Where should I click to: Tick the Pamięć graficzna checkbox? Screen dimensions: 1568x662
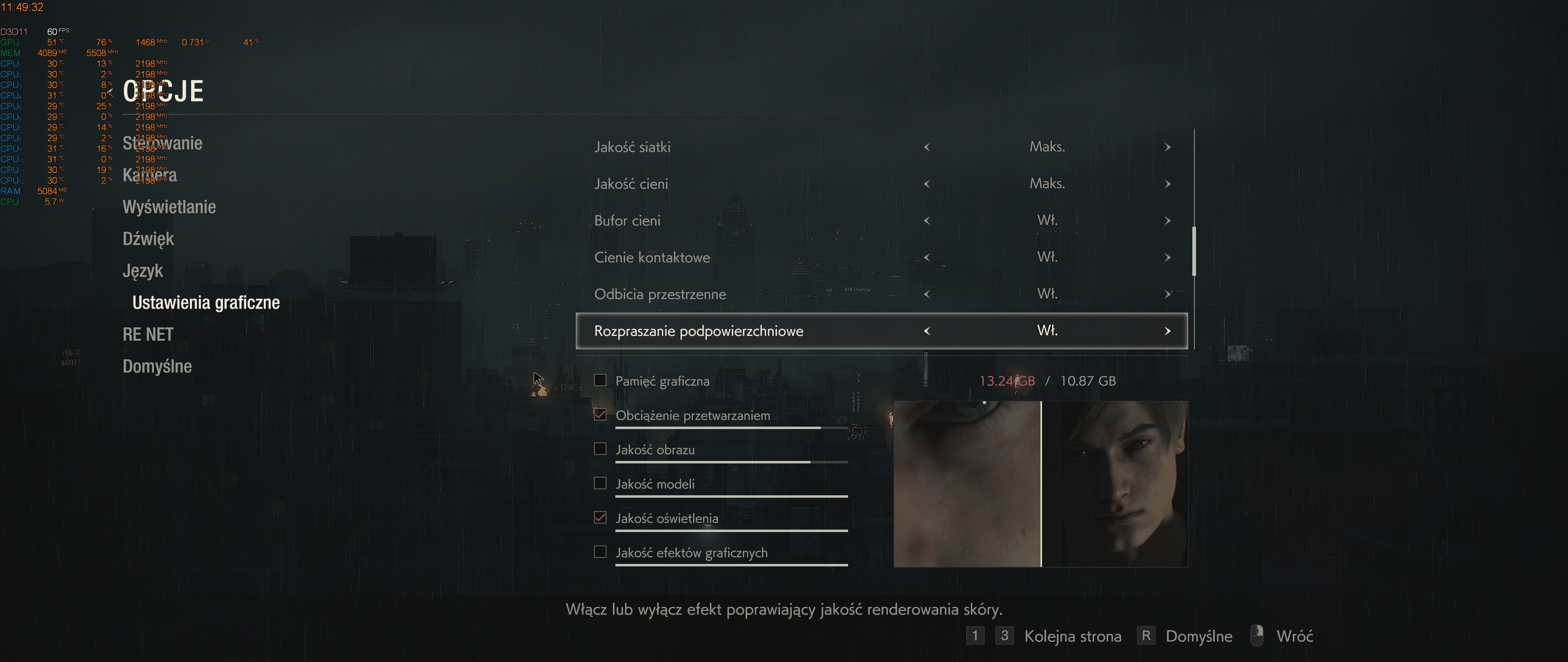600,380
